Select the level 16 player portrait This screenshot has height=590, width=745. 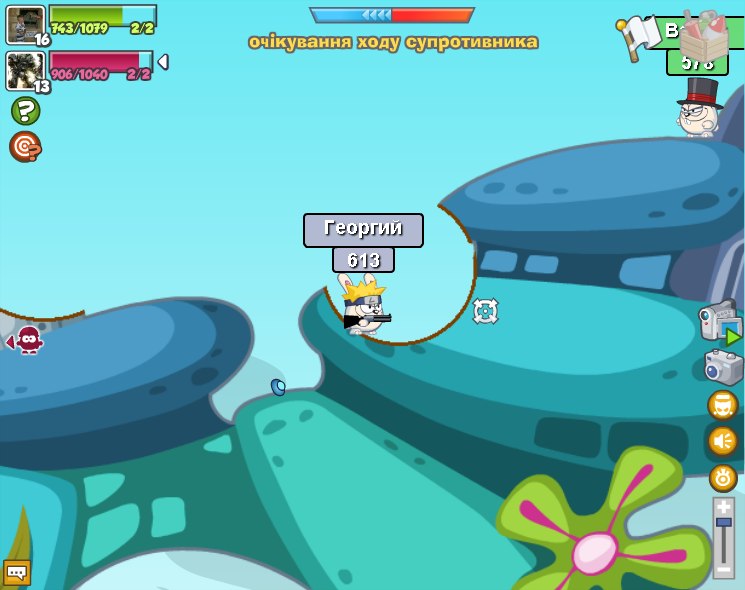point(25,24)
